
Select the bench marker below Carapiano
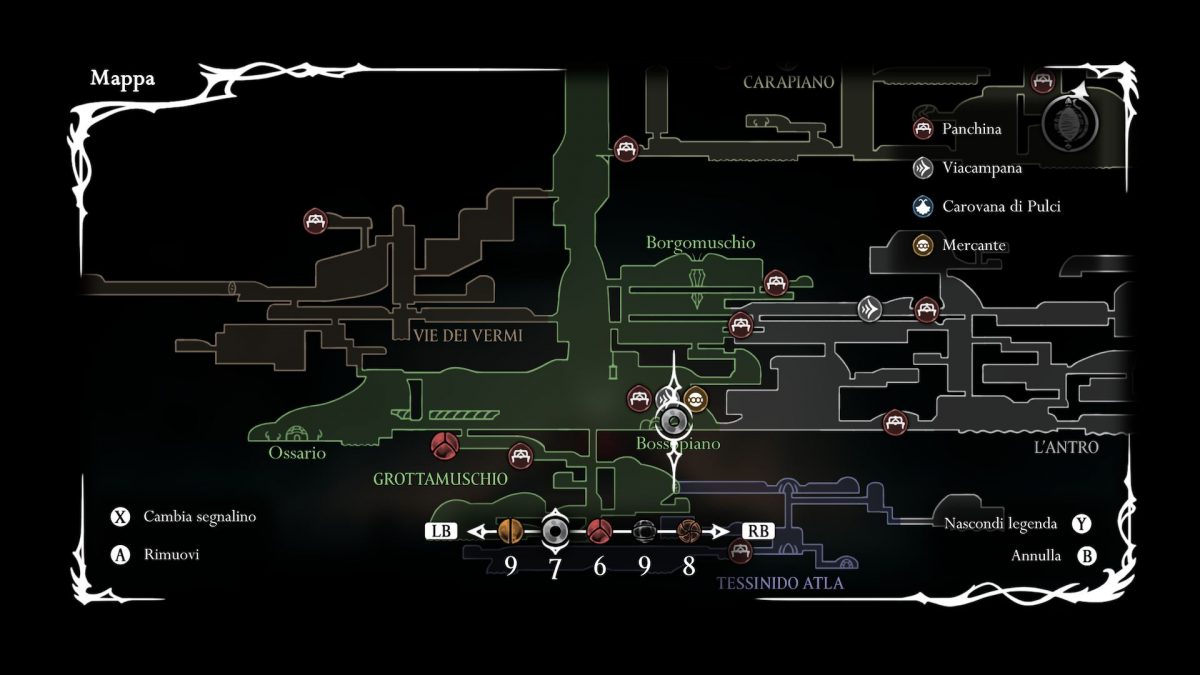click(626, 150)
